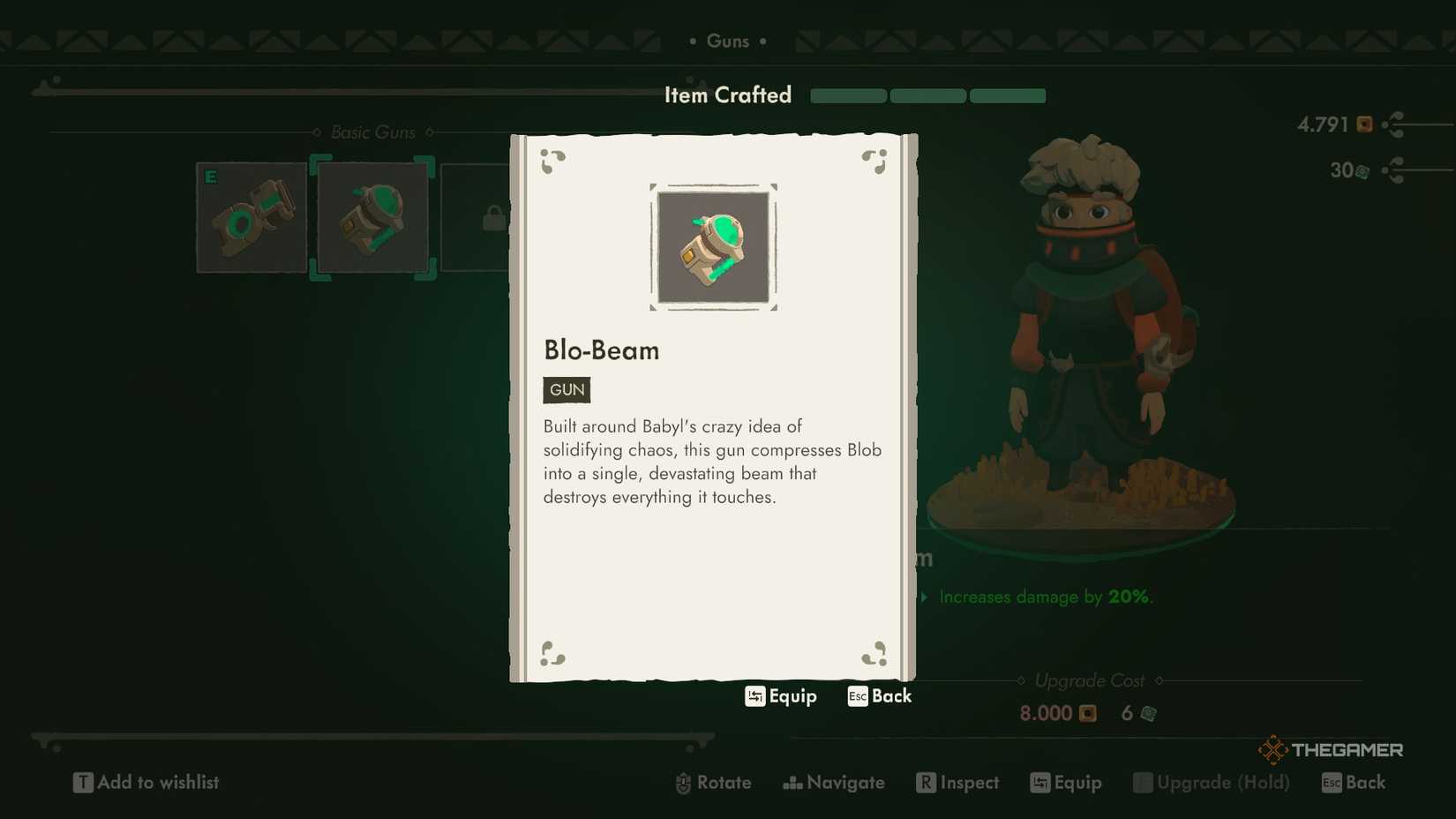The height and width of the screenshot is (819, 1456).
Task: Click the coin icon in the Upgrade Cost row
Action: pos(1086,714)
